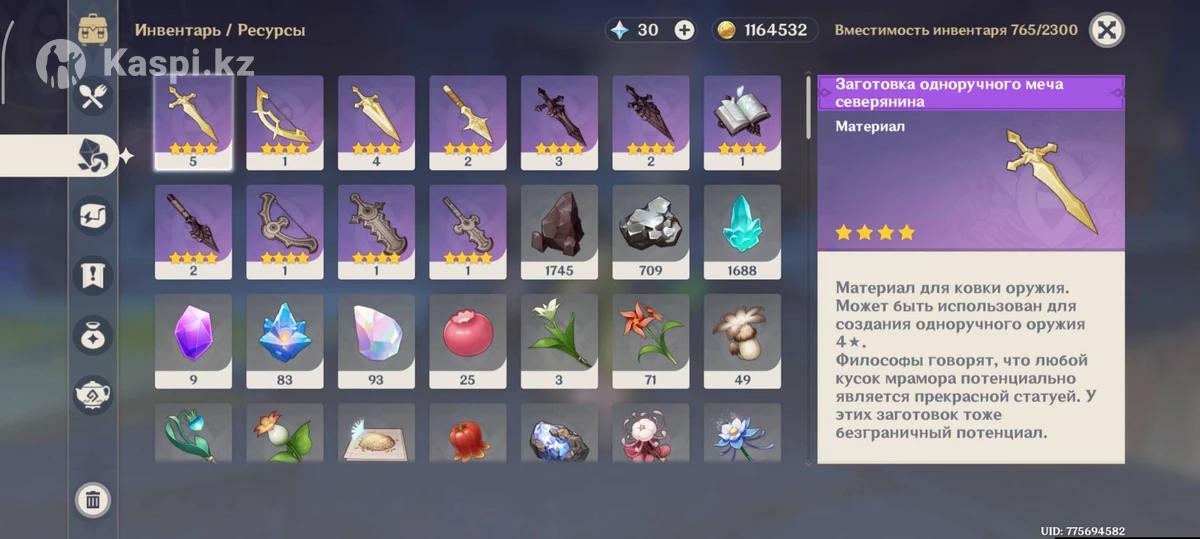This screenshot has height=539, width=1200.
Task: Select the crystal chunk stack of 1688
Action: click(x=742, y=230)
